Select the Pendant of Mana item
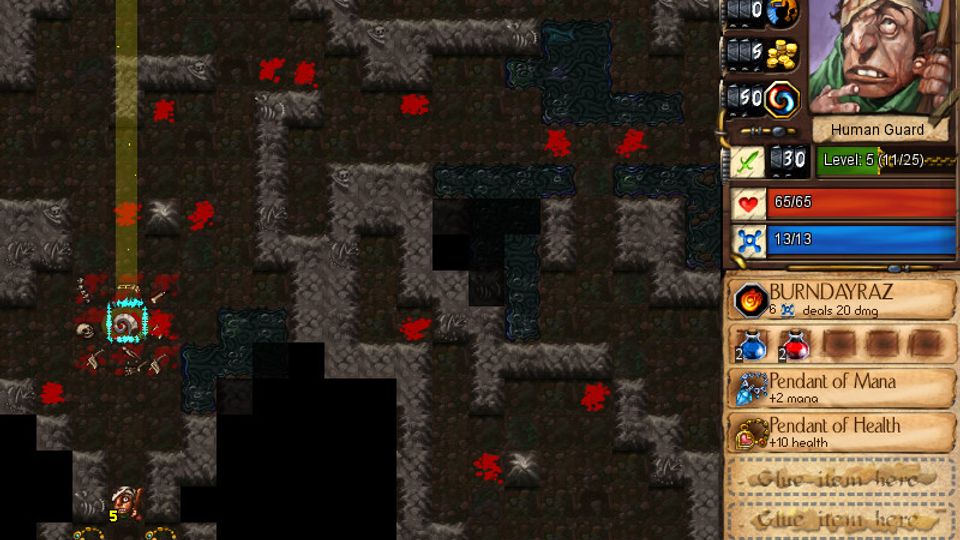Image resolution: width=960 pixels, height=540 pixels. click(x=752, y=388)
